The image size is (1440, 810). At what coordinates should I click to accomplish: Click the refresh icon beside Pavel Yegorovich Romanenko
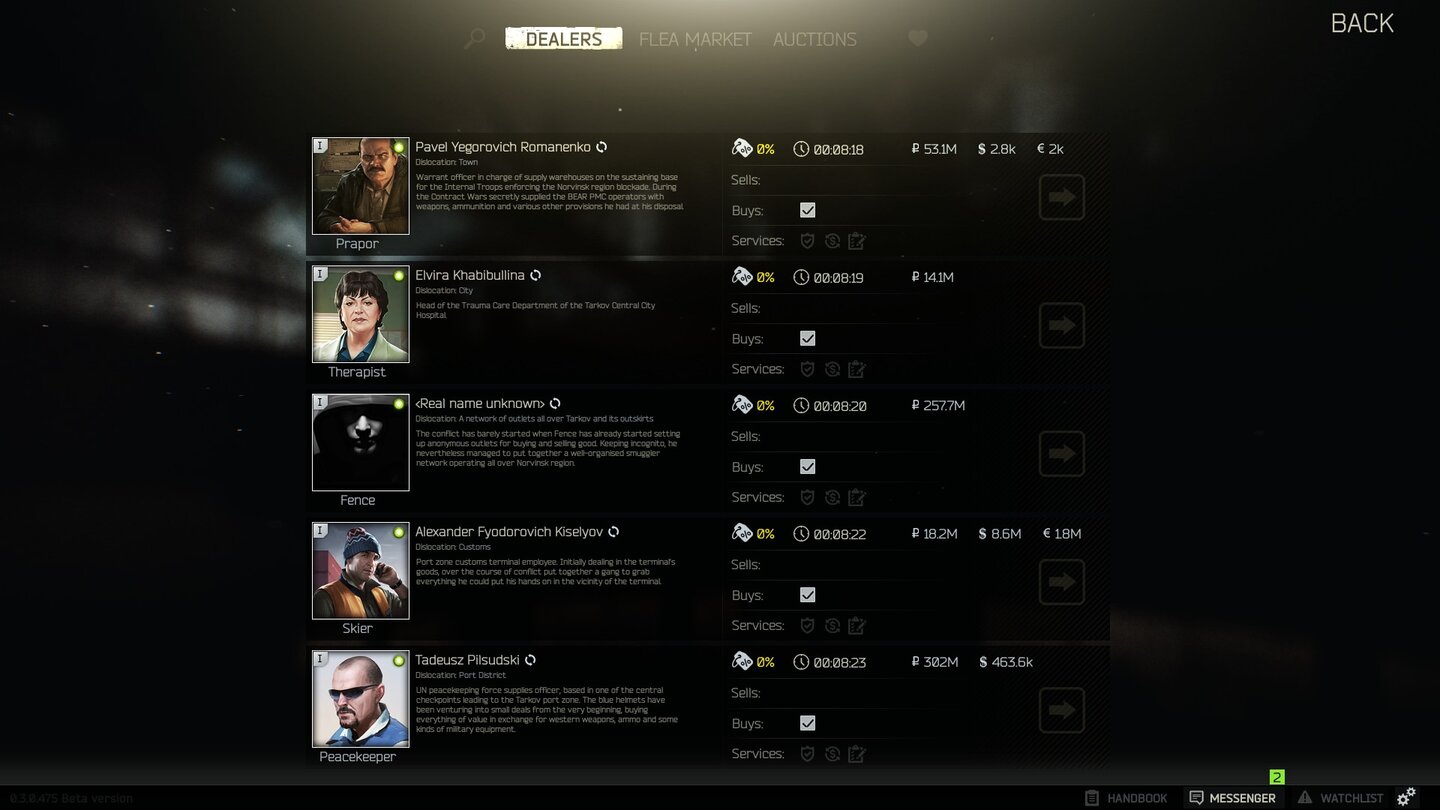coord(601,146)
